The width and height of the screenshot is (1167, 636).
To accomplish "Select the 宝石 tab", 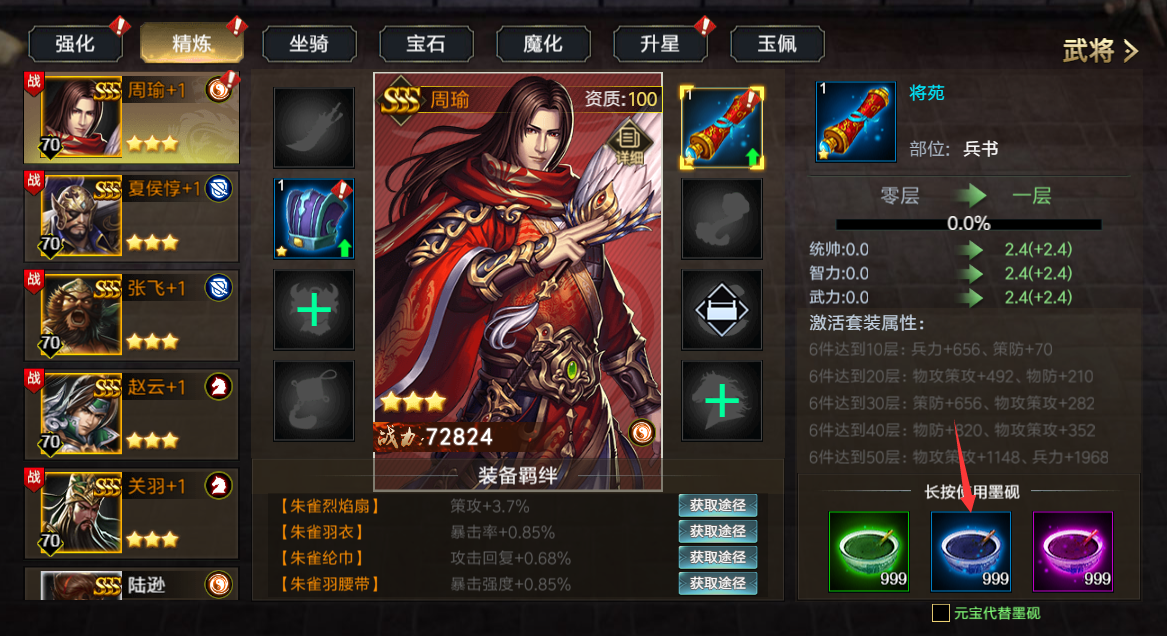I will click(x=426, y=44).
